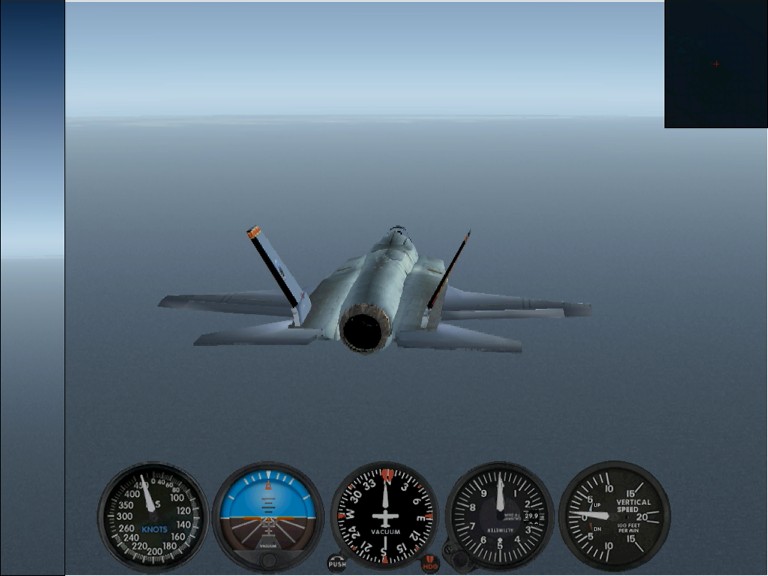Screen dimensions: 768x576
Task: Click the KNOTS airspeed indicator gauge
Action: tap(152, 516)
